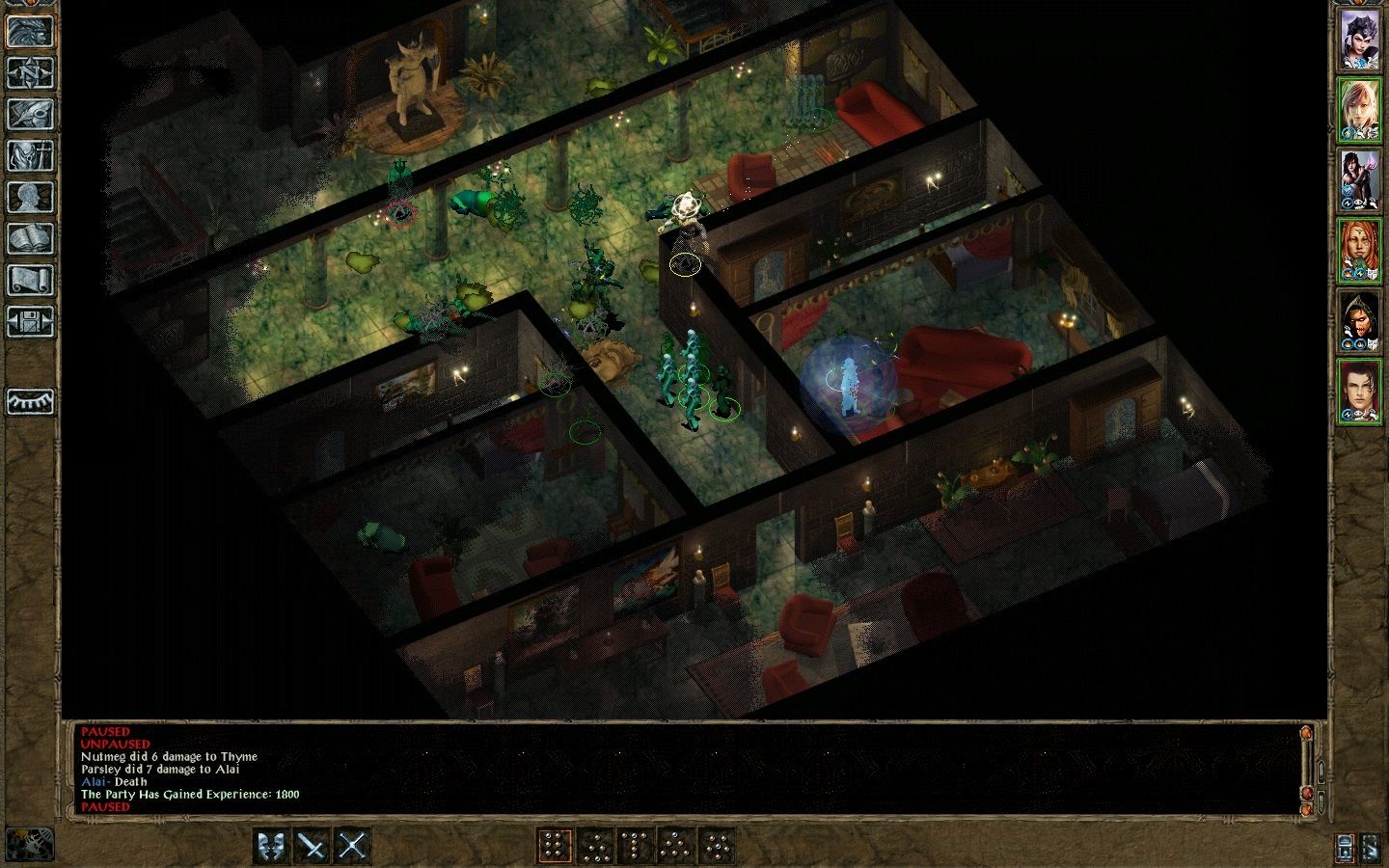Select the dark-haired horned helm portrait
This screenshot has height=868, width=1389.
[x=1359, y=40]
